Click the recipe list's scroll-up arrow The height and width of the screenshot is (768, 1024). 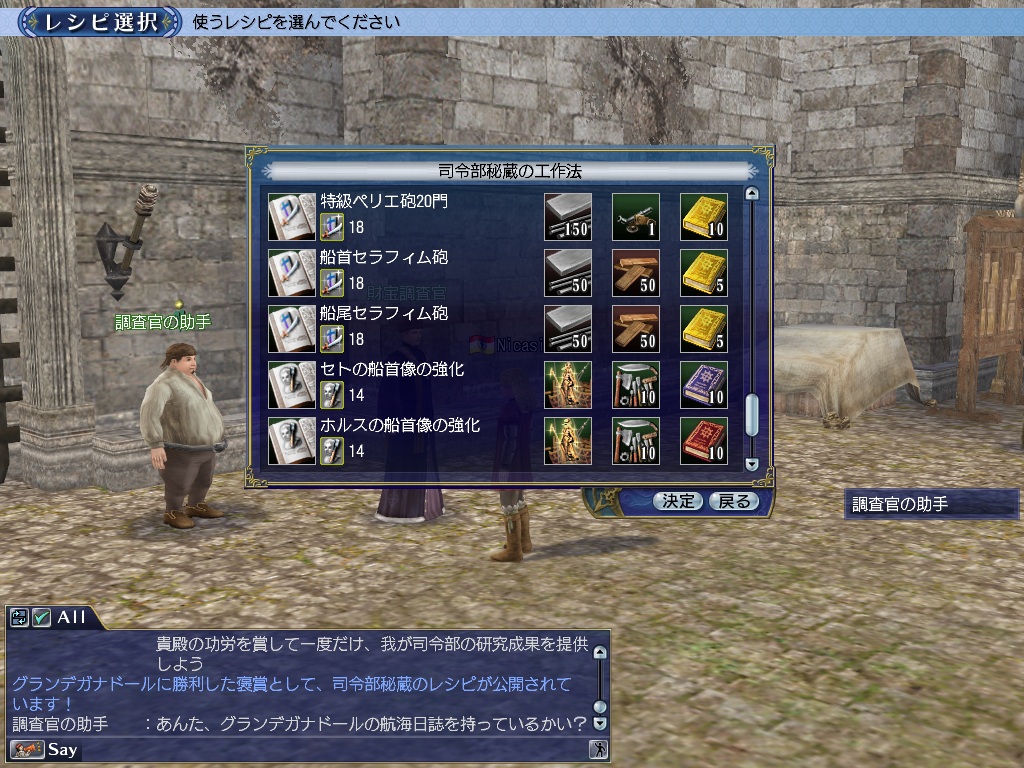click(x=753, y=194)
